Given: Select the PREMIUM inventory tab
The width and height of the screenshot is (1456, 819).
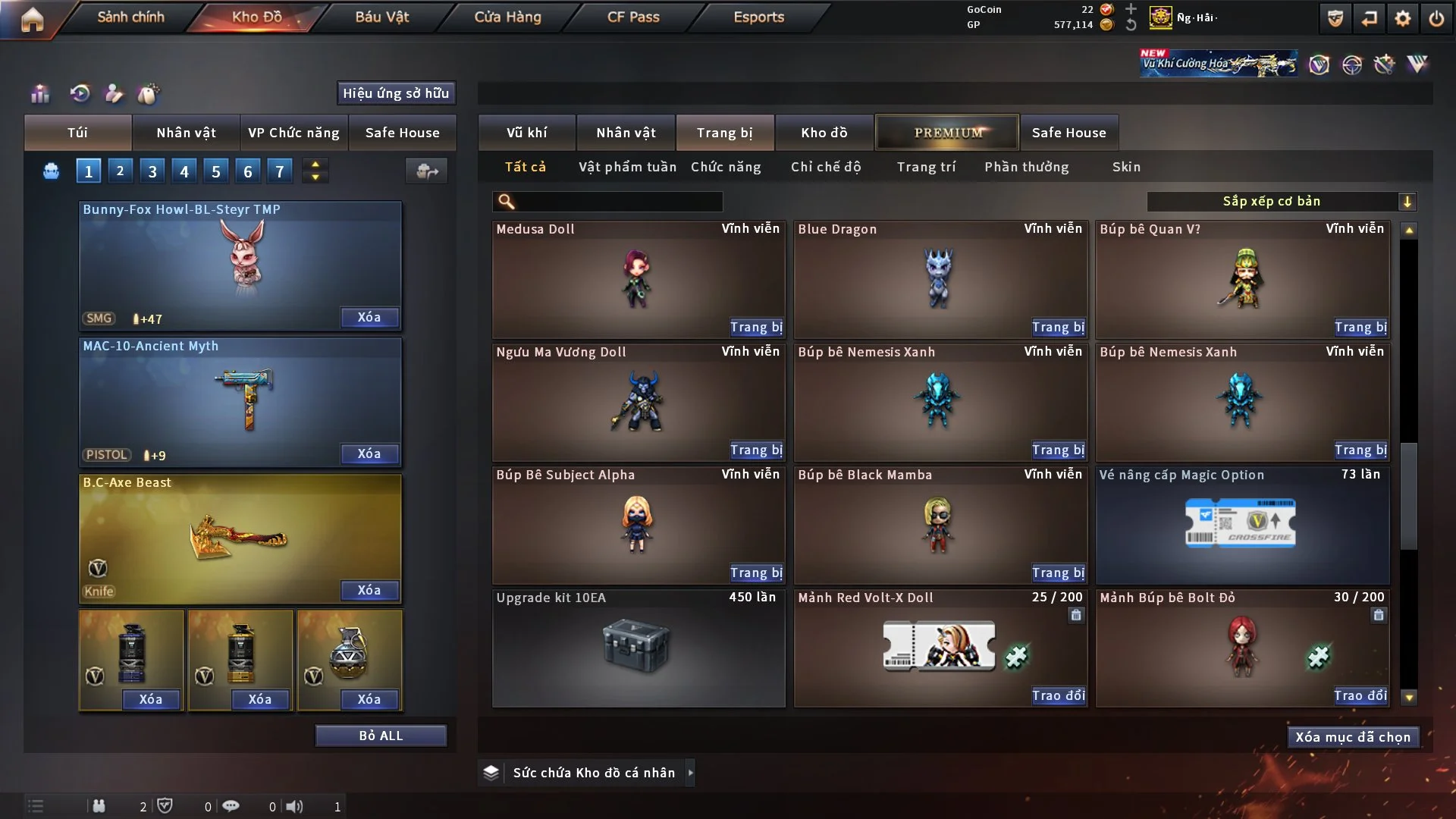Looking at the screenshot, I should (947, 133).
